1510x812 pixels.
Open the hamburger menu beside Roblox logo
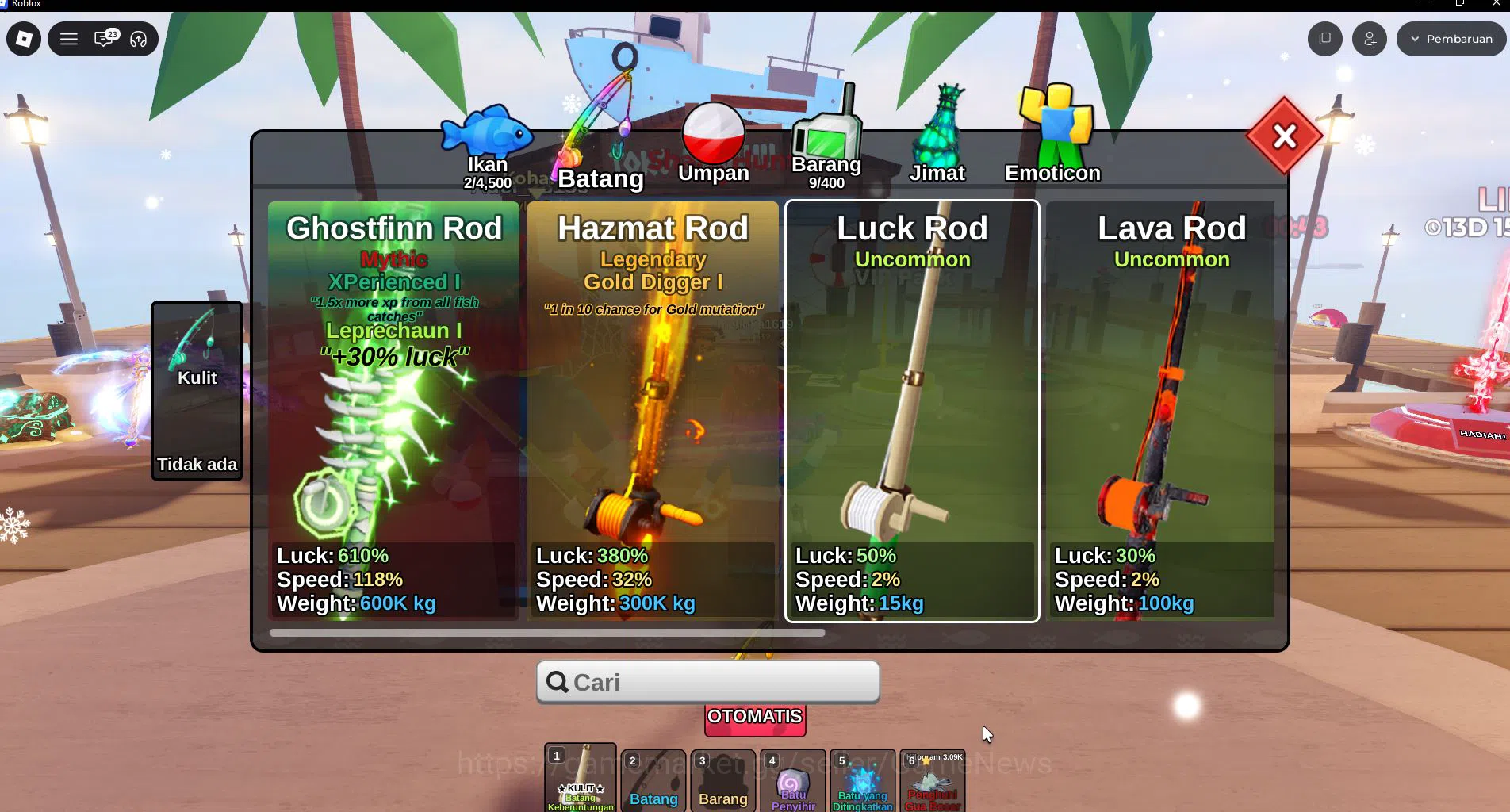69,38
